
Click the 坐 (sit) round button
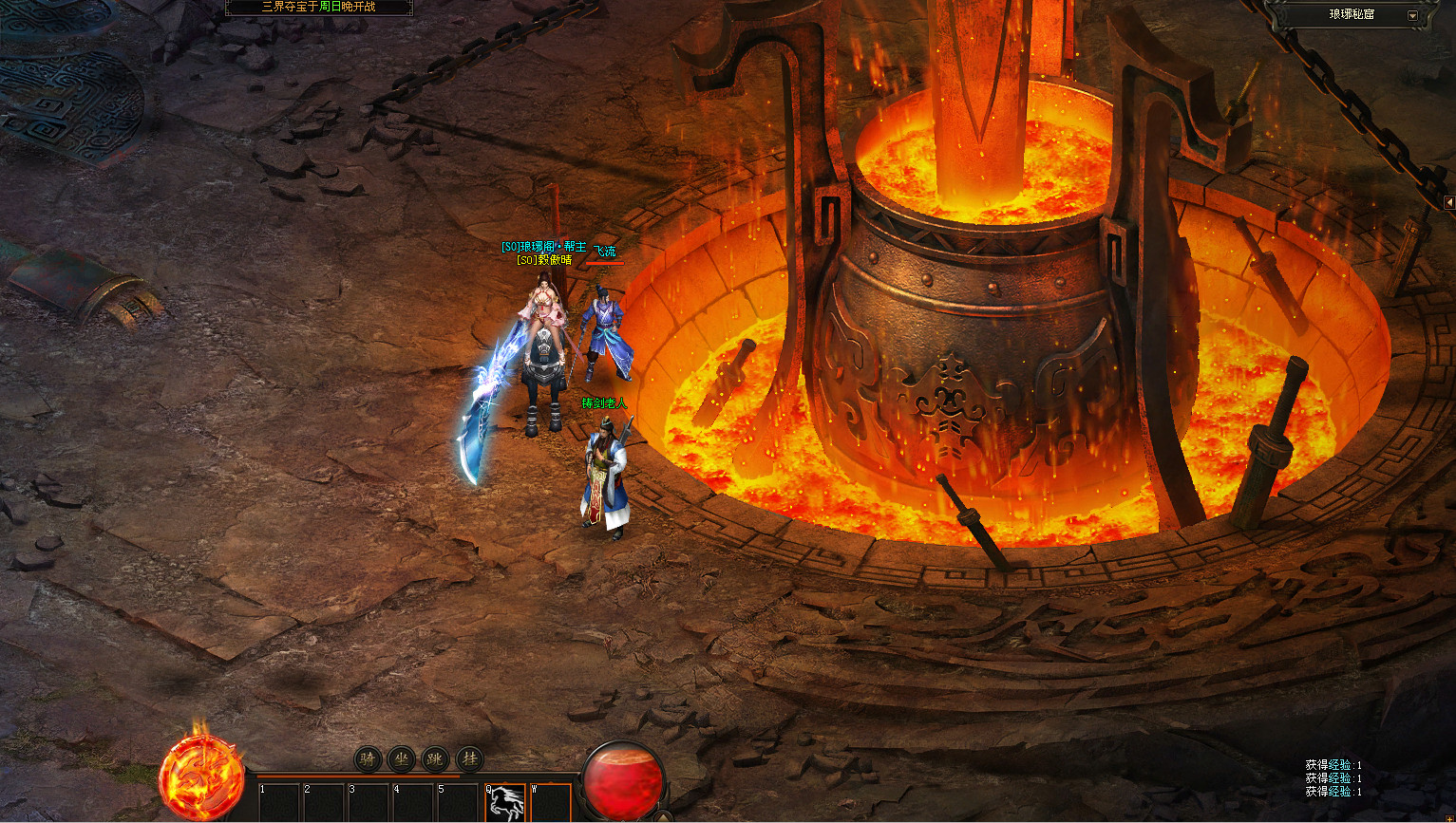tap(402, 759)
